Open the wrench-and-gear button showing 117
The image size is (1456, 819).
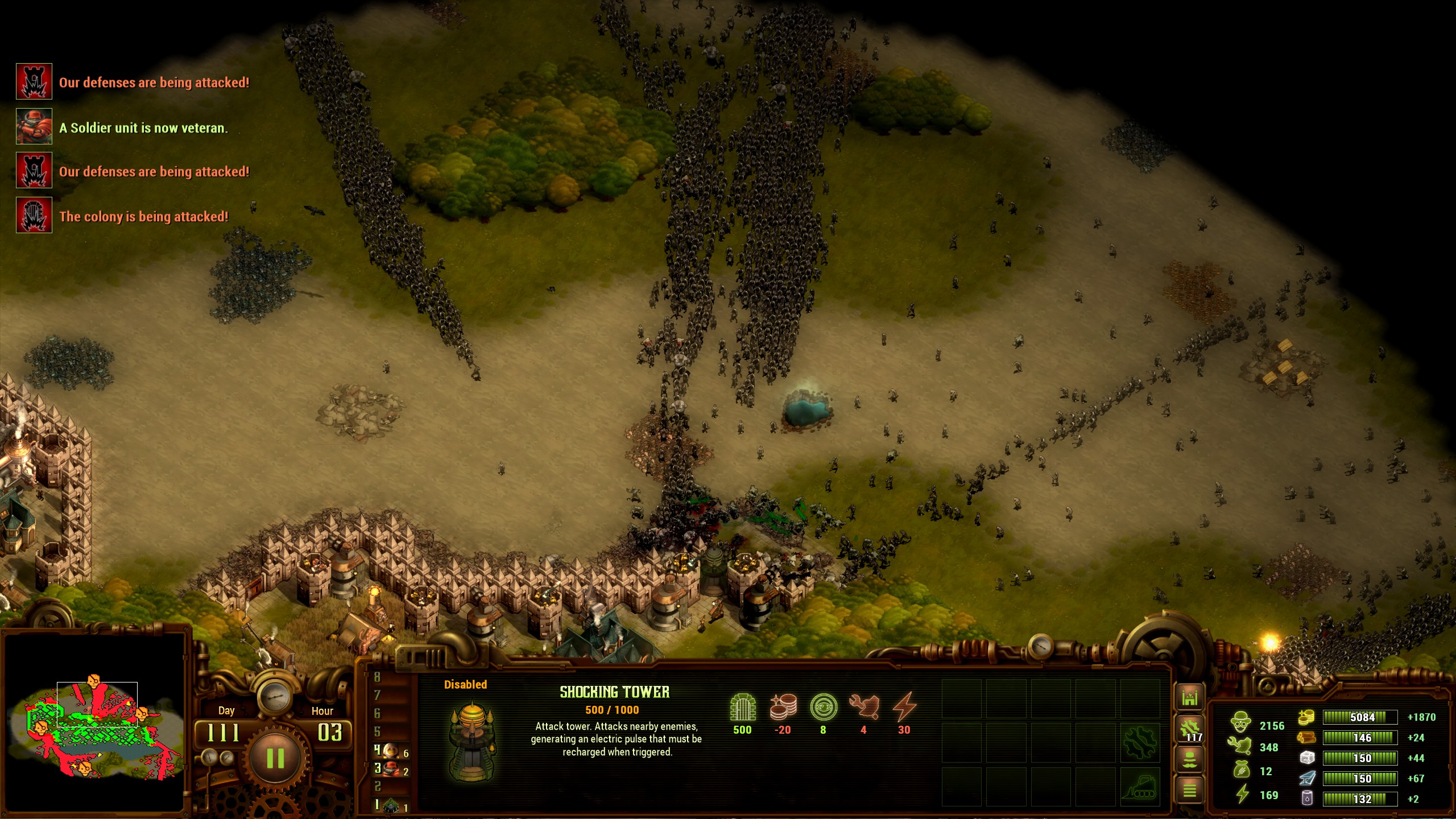(x=1190, y=729)
